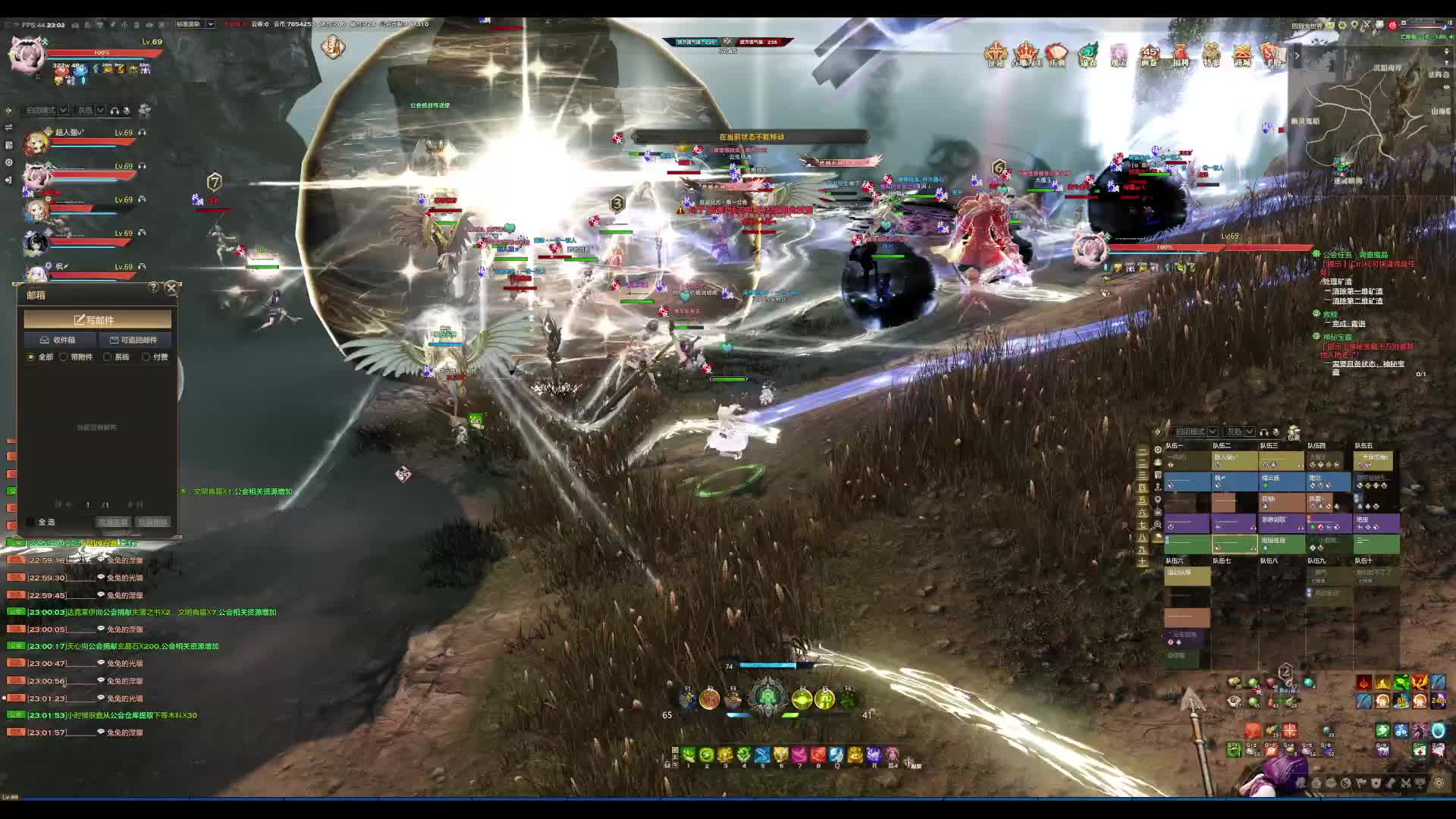Select the 带附件 mail filter
This screenshot has width=1456, height=819.
click(64, 357)
